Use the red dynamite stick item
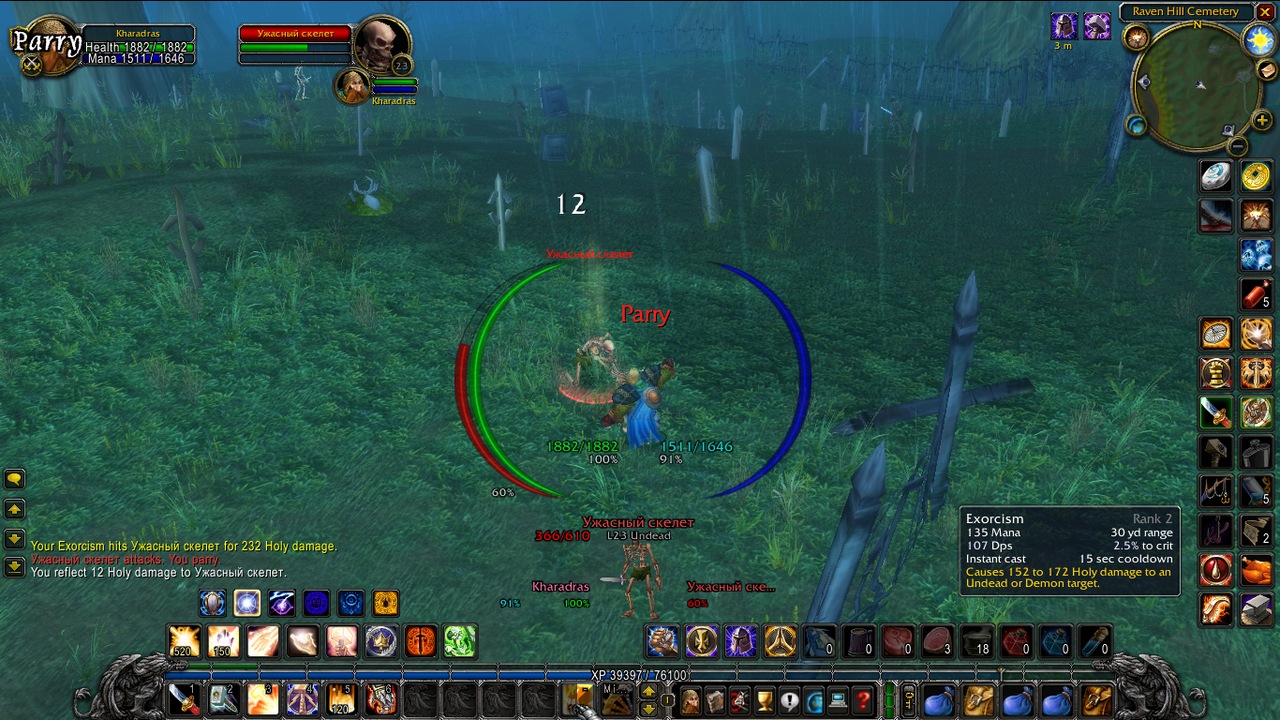 (x=1256, y=294)
